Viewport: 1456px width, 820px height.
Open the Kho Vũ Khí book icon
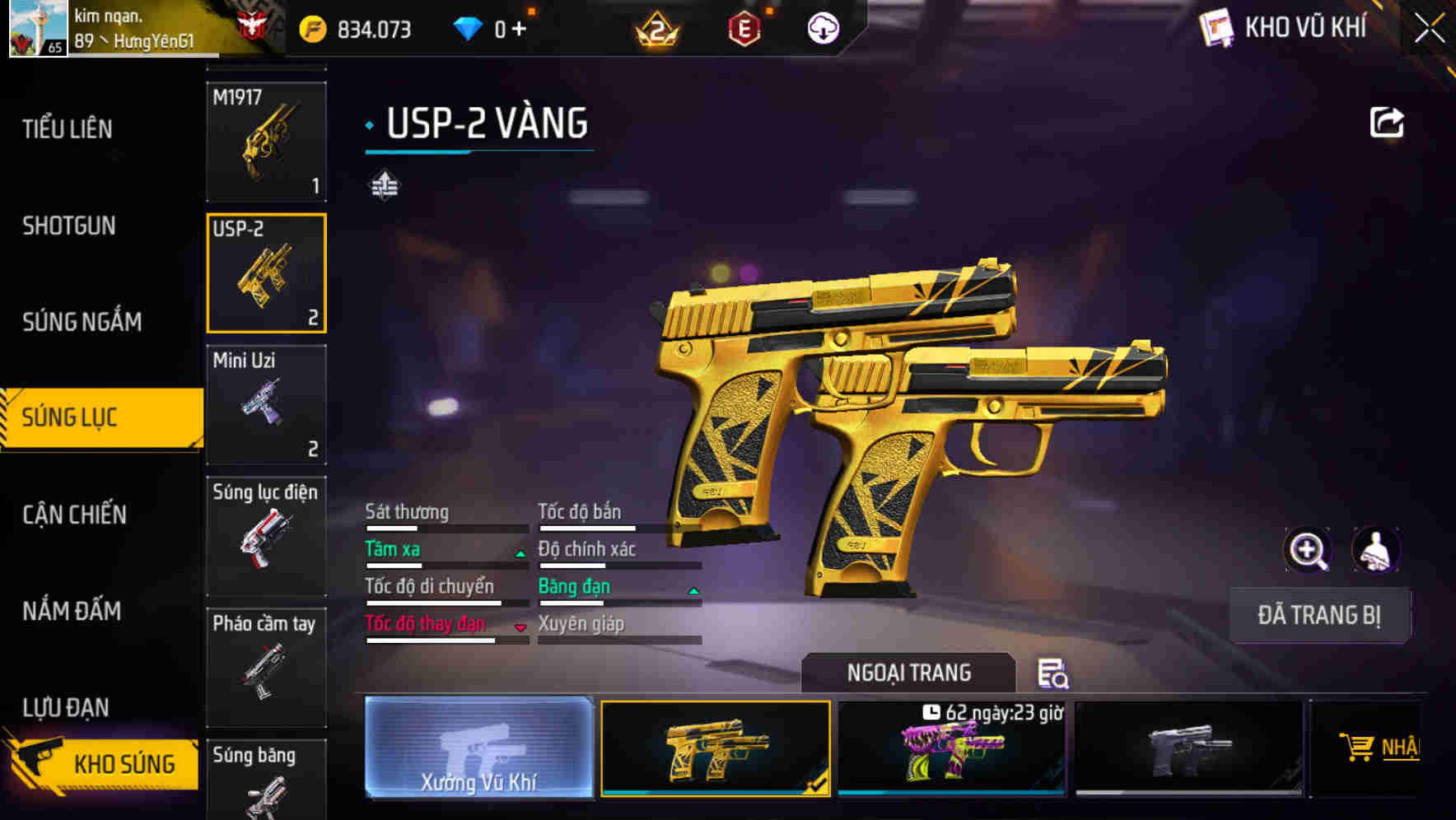1216,29
